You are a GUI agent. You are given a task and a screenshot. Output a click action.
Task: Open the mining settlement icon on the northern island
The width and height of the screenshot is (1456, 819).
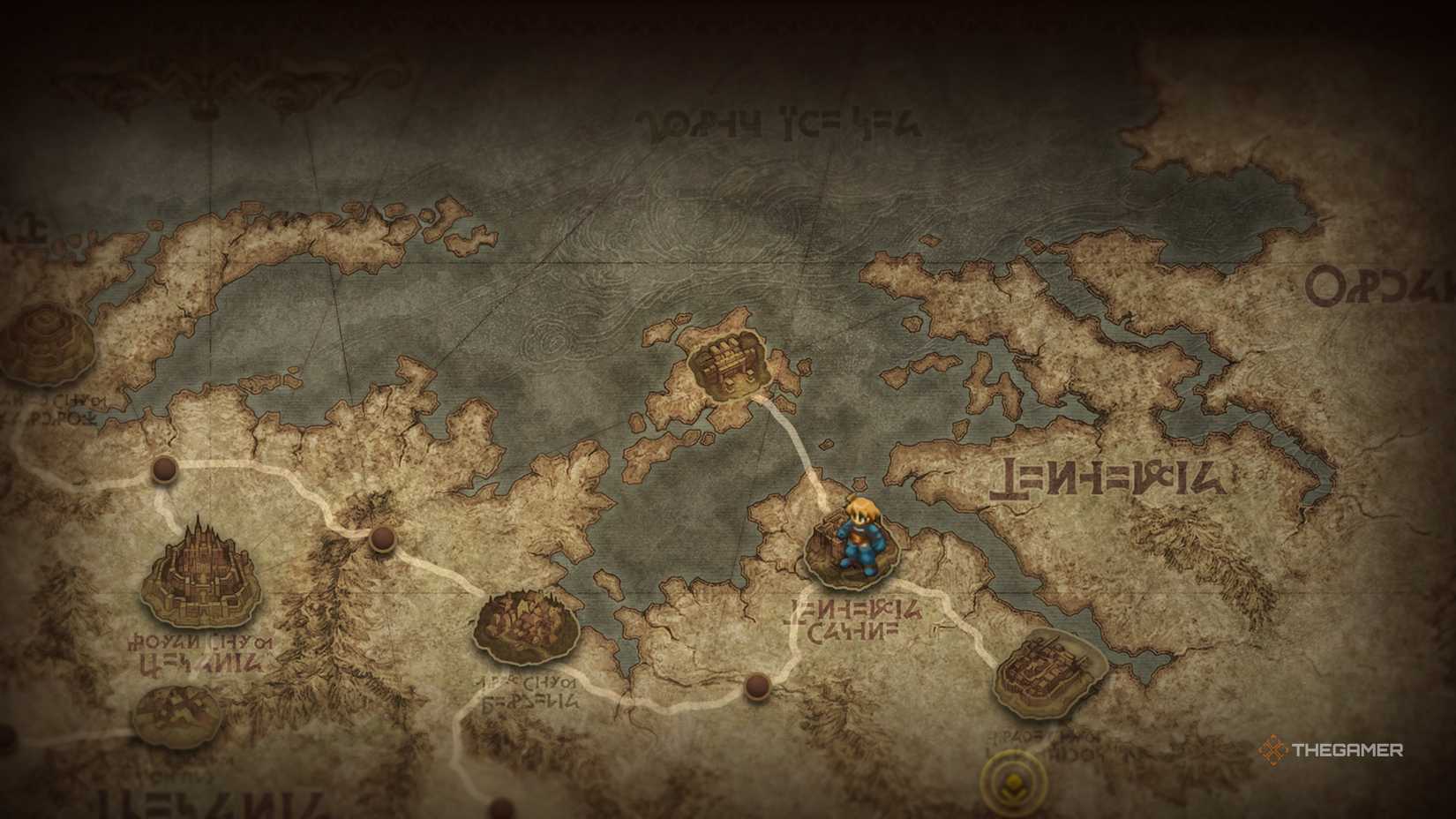[x=726, y=362]
